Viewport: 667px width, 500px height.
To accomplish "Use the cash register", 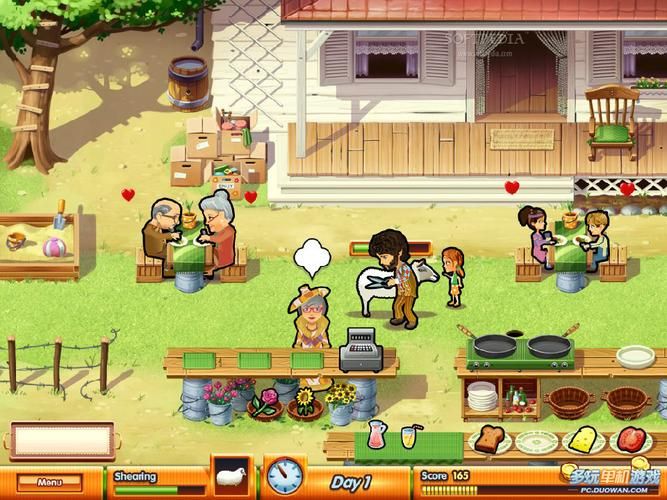I will coord(358,350).
